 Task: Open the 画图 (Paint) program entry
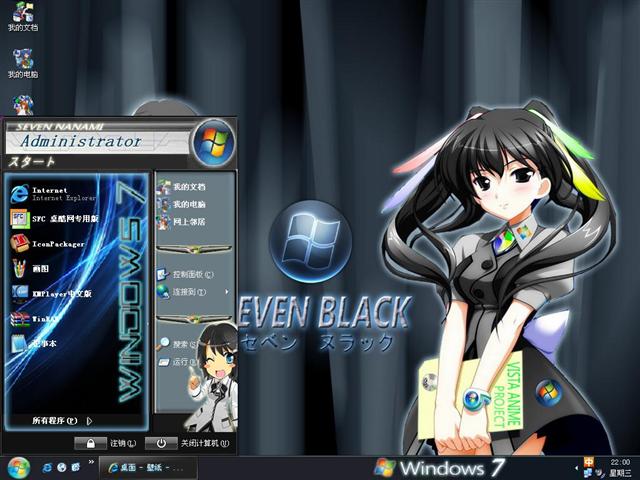[40, 267]
